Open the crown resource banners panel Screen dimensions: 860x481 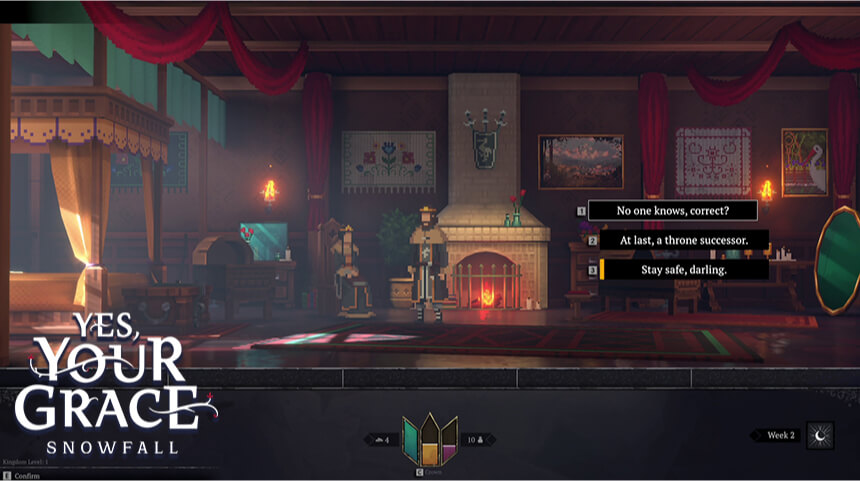click(430, 439)
